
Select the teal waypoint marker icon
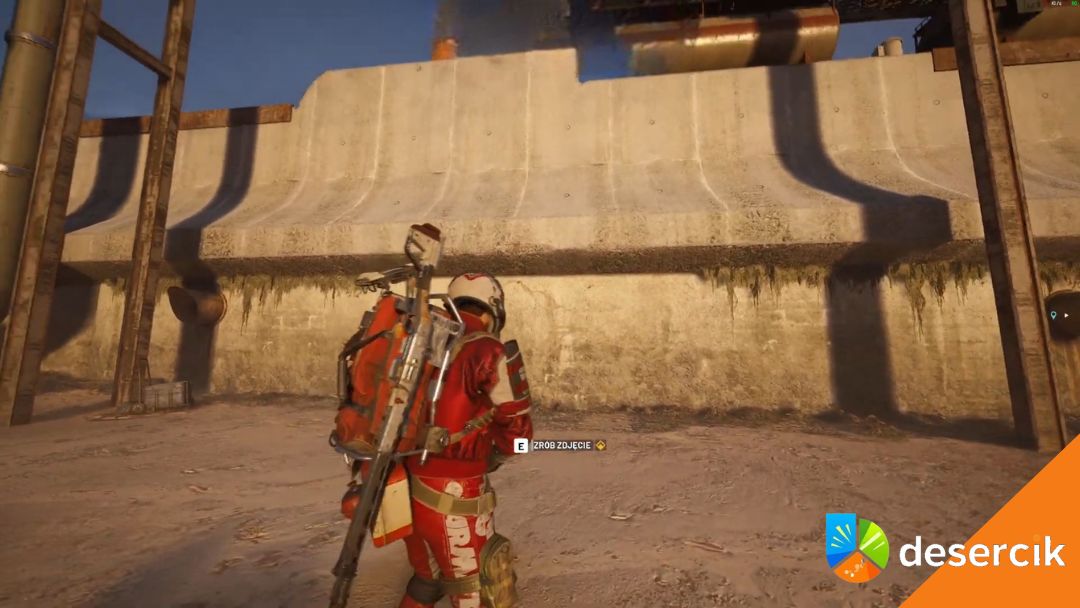click(x=1052, y=315)
